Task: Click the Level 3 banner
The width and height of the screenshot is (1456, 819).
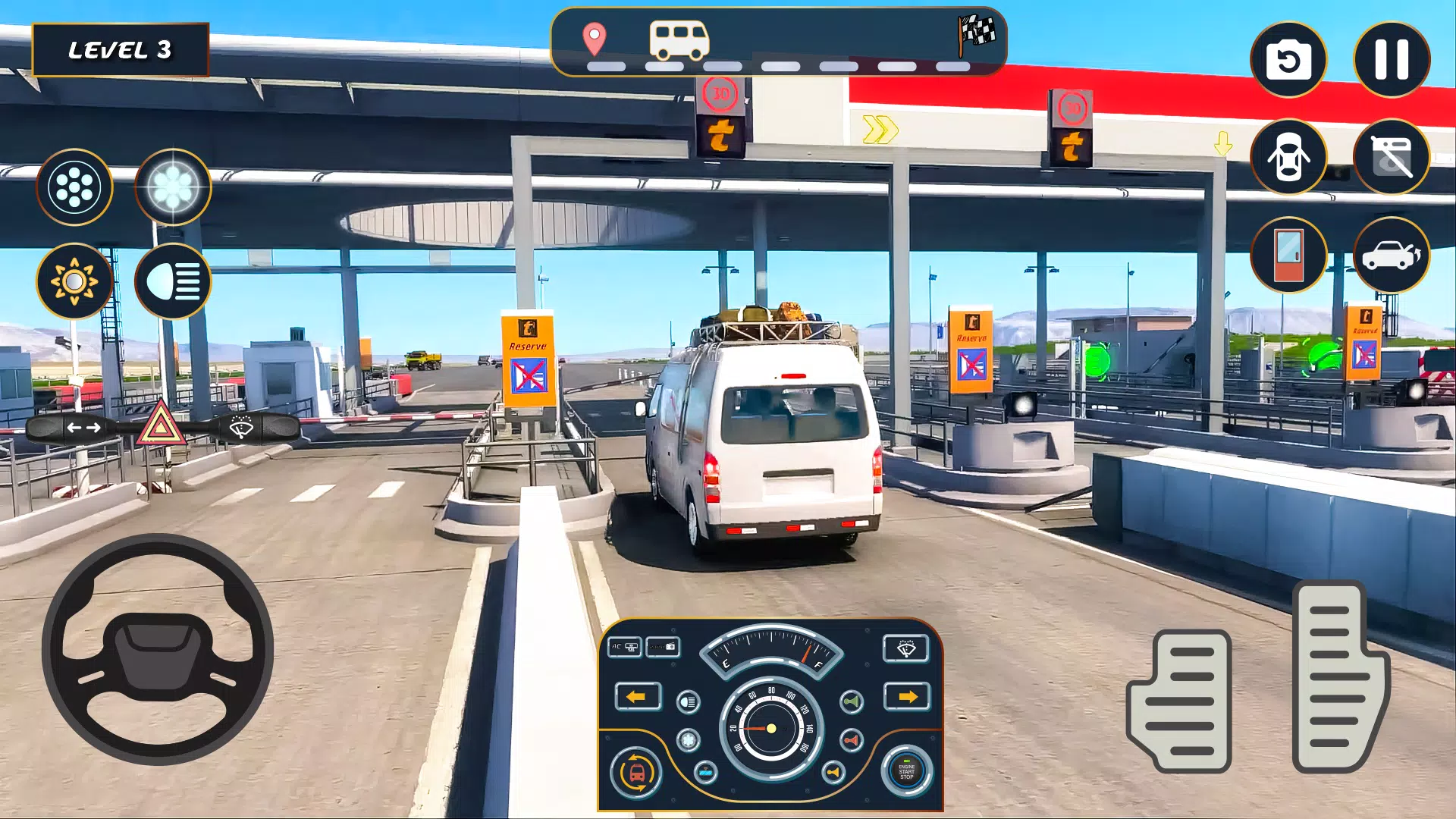Action: coord(120,50)
